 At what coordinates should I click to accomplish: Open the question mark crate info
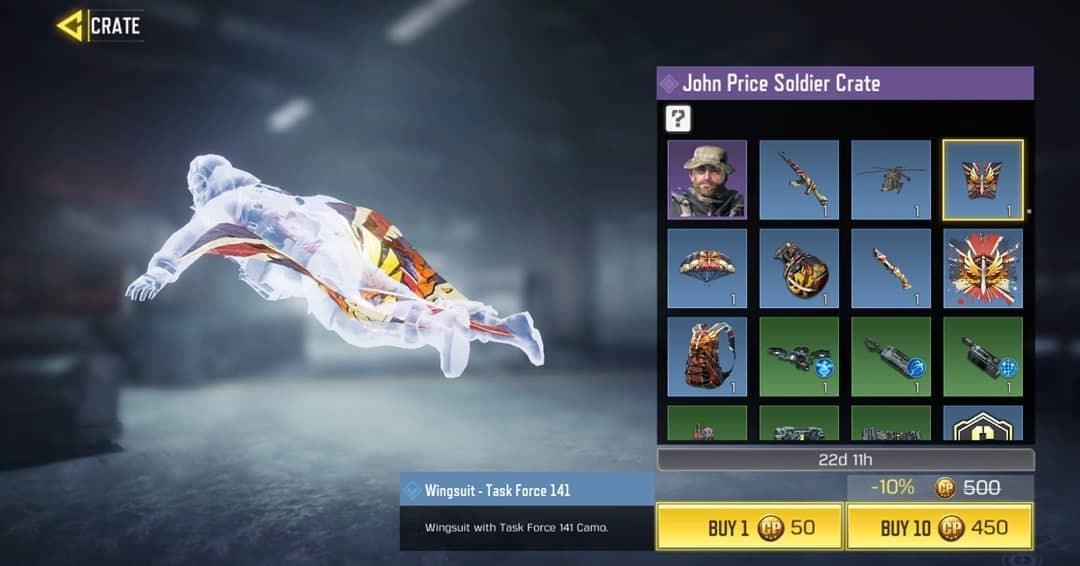(678, 119)
